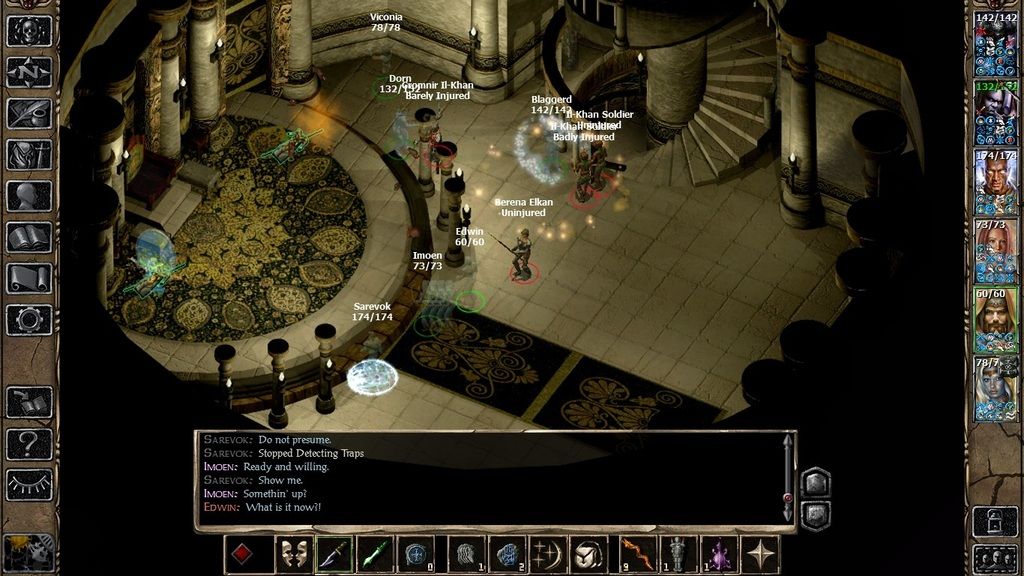This screenshot has height=576, width=1024.
Task: Toggle party AI padlock button
Action: point(995,520)
